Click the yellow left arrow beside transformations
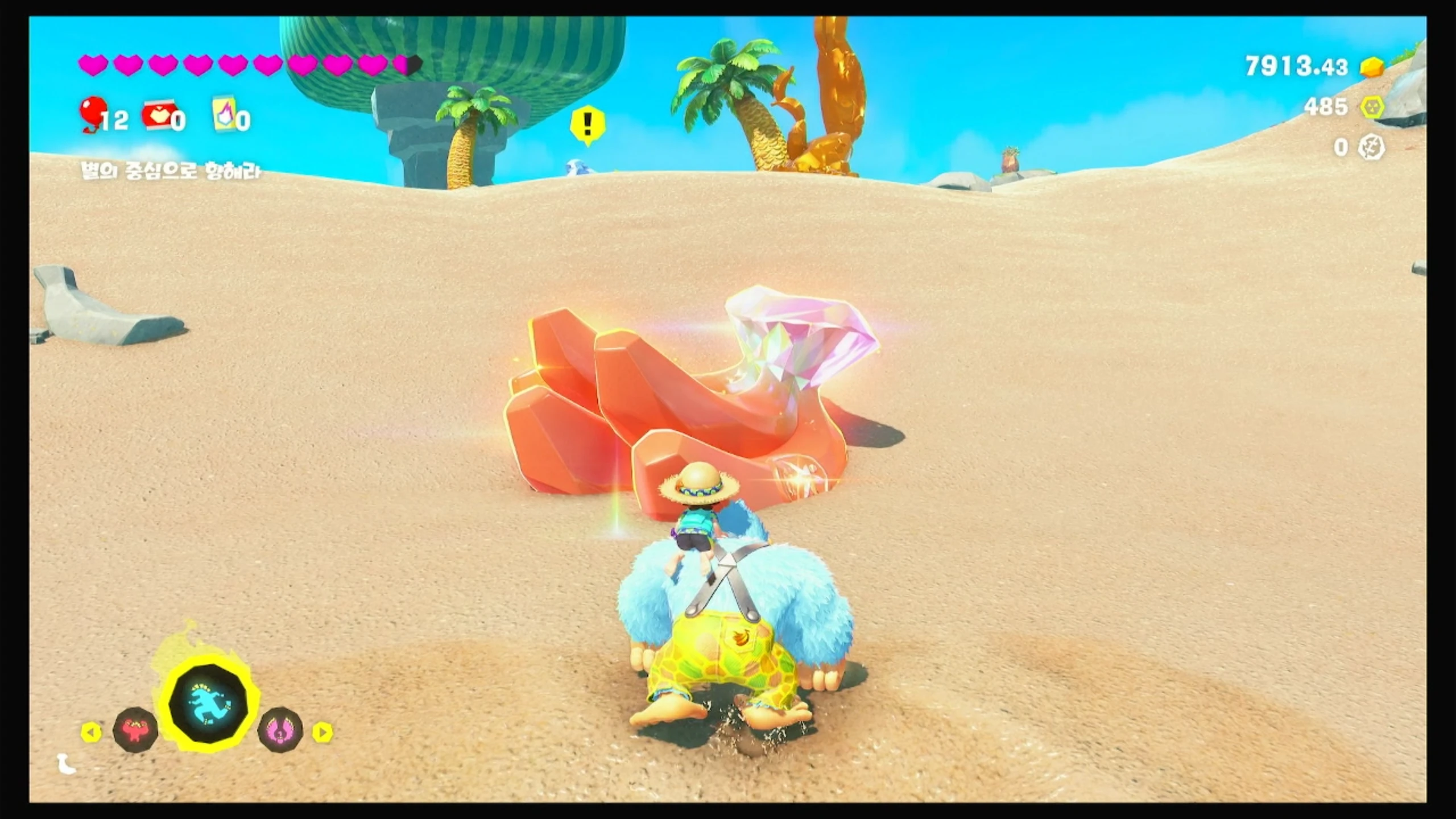Image resolution: width=1456 pixels, height=819 pixels. (x=91, y=732)
